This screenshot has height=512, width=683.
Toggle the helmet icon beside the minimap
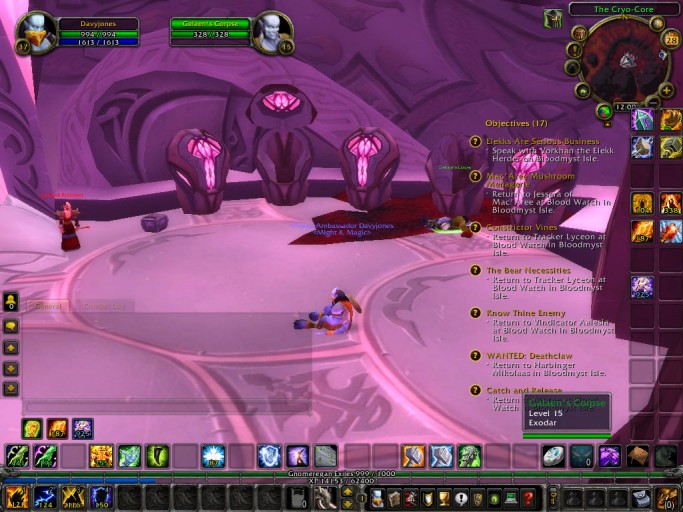point(552,19)
